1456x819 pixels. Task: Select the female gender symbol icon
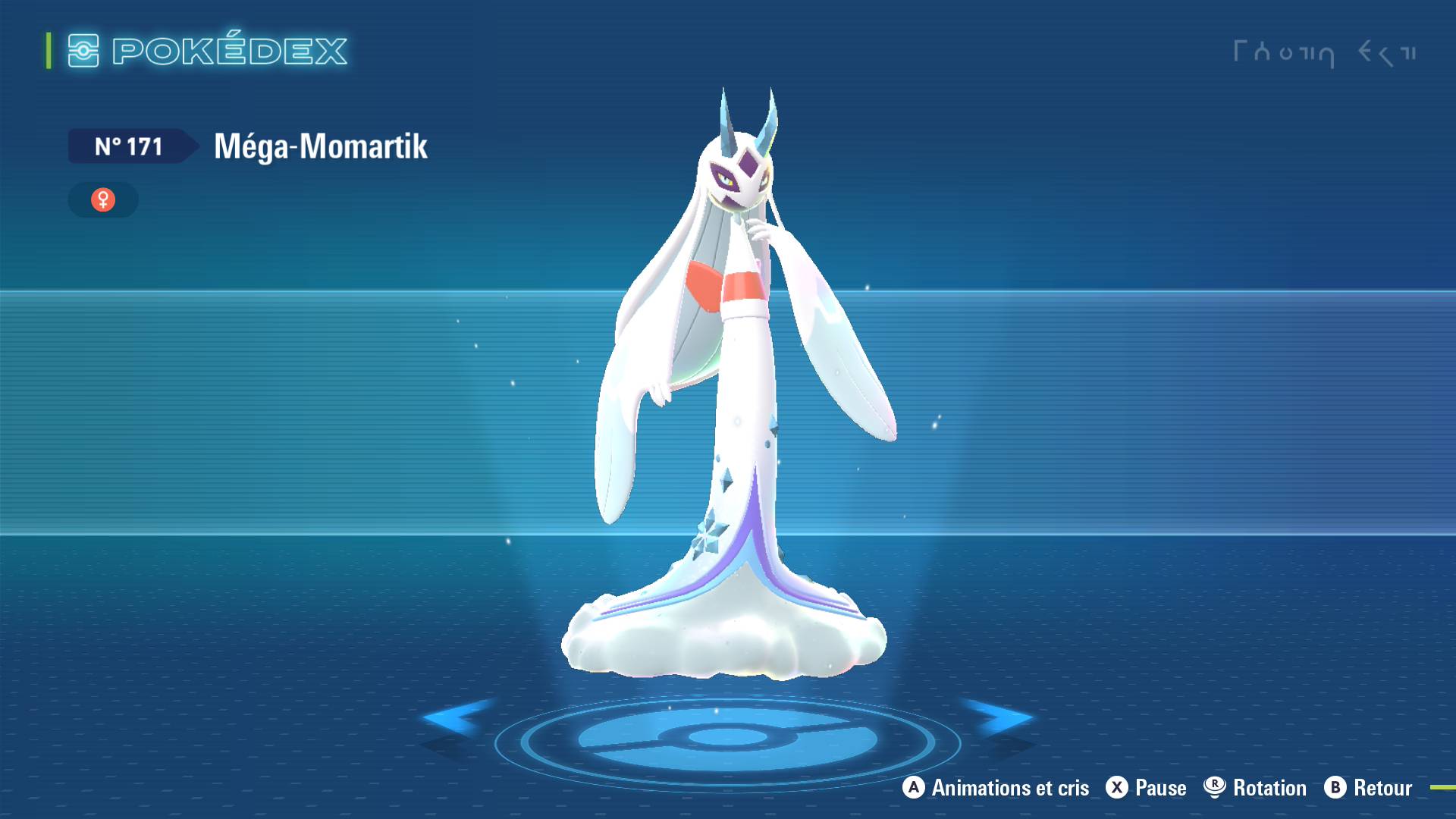tap(103, 199)
